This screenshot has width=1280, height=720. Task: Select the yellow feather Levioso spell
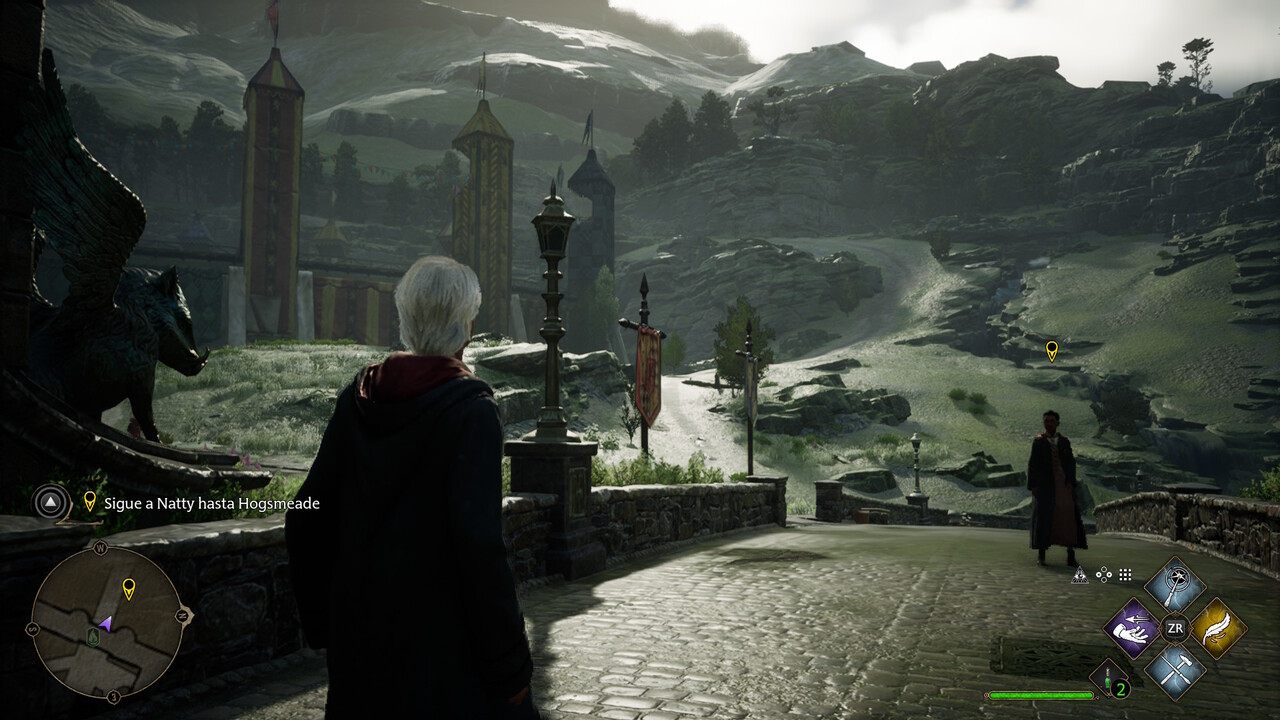[1217, 629]
